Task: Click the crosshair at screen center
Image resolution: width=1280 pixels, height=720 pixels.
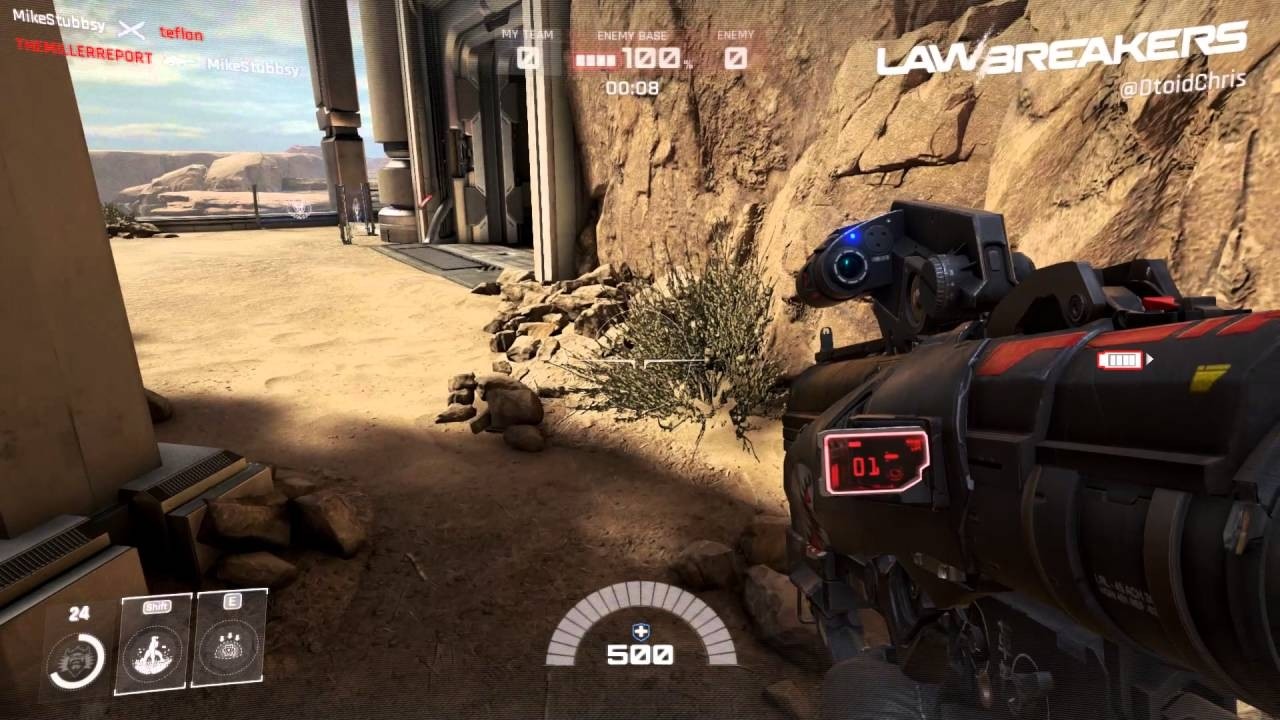Action: [x=640, y=360]
